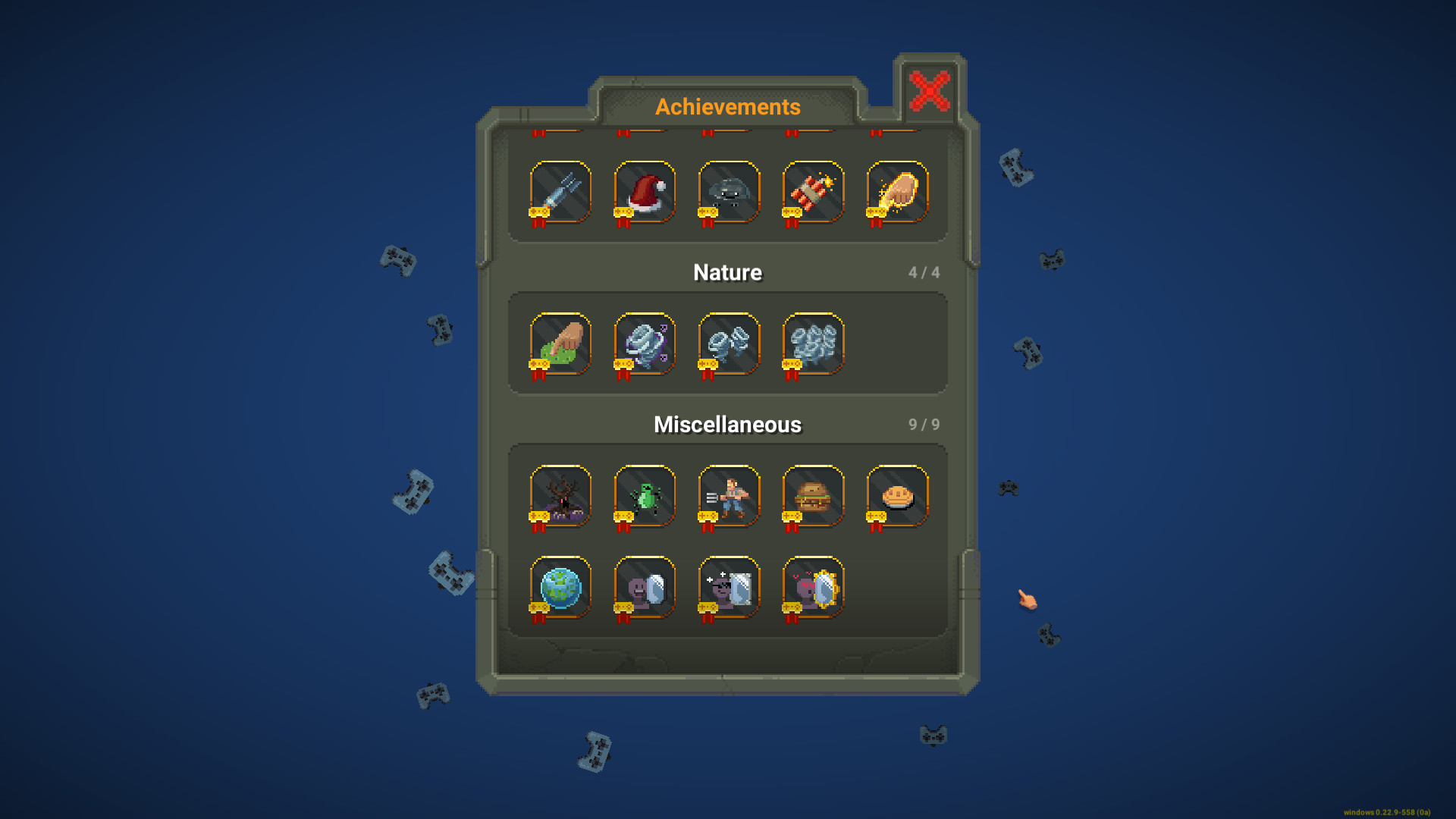The height and width of the screenshot is (819, 1456).
Task: Click the hand touching grass achievement
Action: 559,343
